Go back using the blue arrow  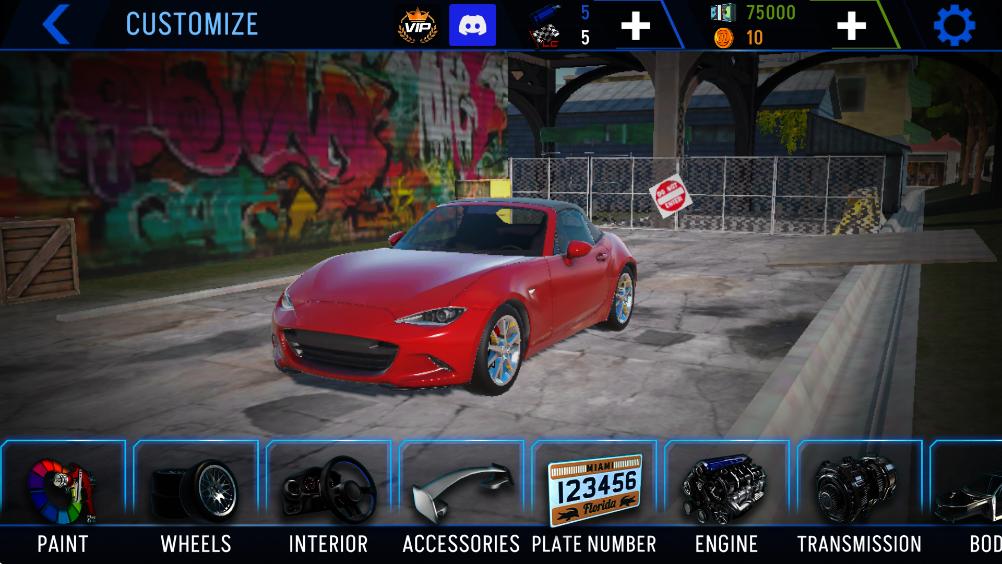[55, 25]
